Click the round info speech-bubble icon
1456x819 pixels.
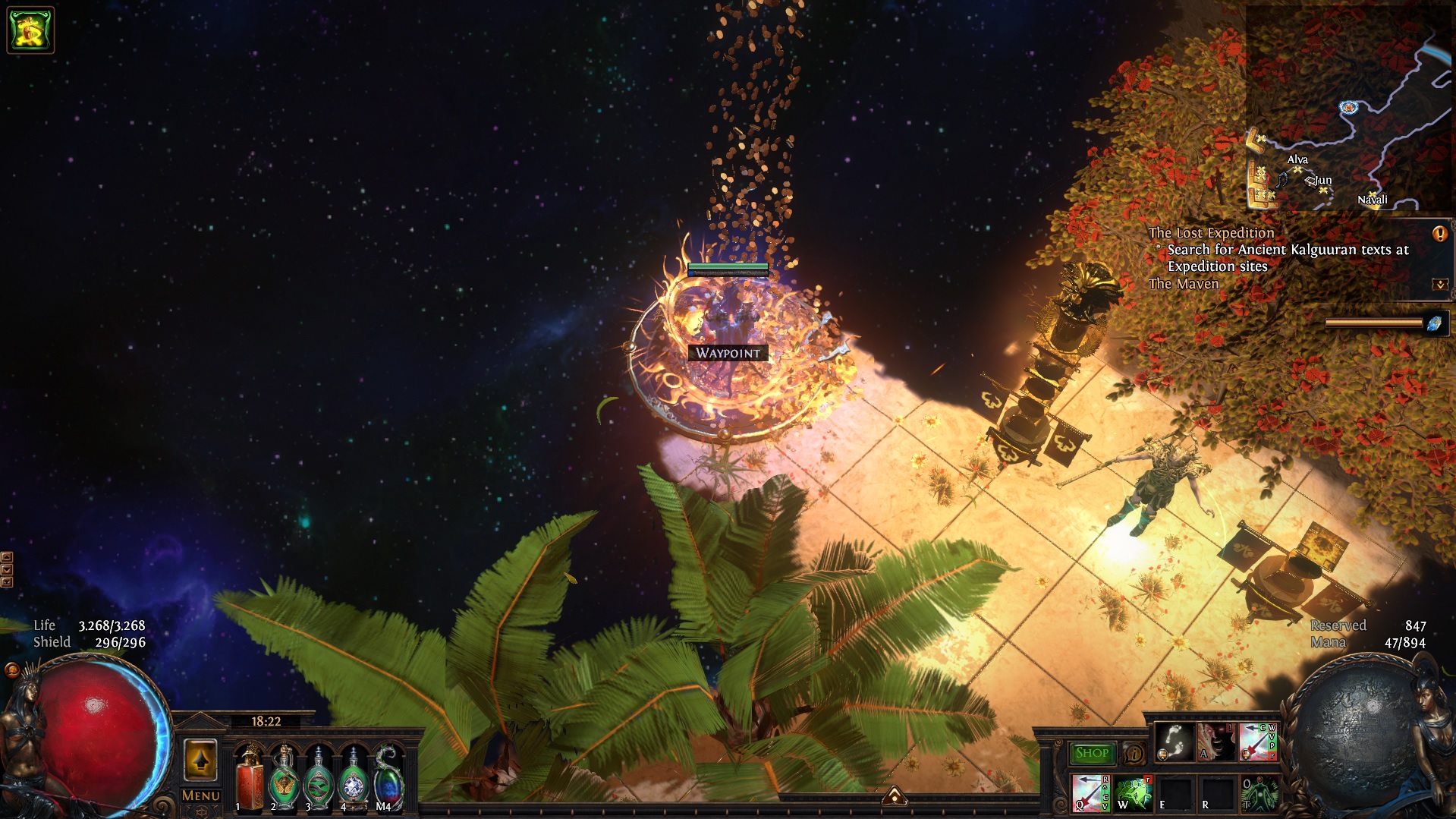pyautogui.click(x=1134, y=754)
